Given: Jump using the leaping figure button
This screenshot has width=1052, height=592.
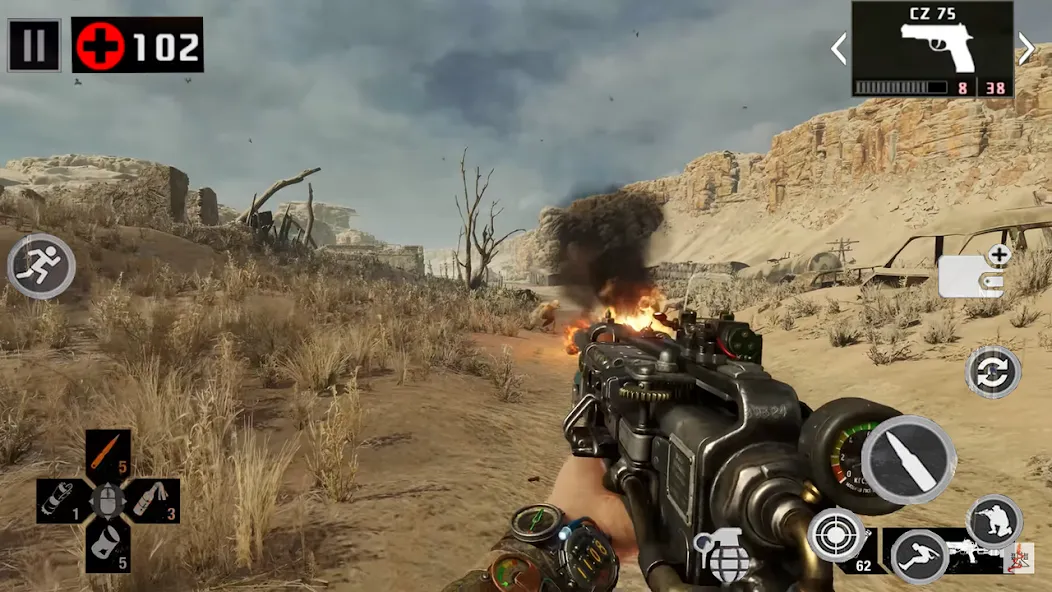Looking at the screenshot, I should [919, 556].
